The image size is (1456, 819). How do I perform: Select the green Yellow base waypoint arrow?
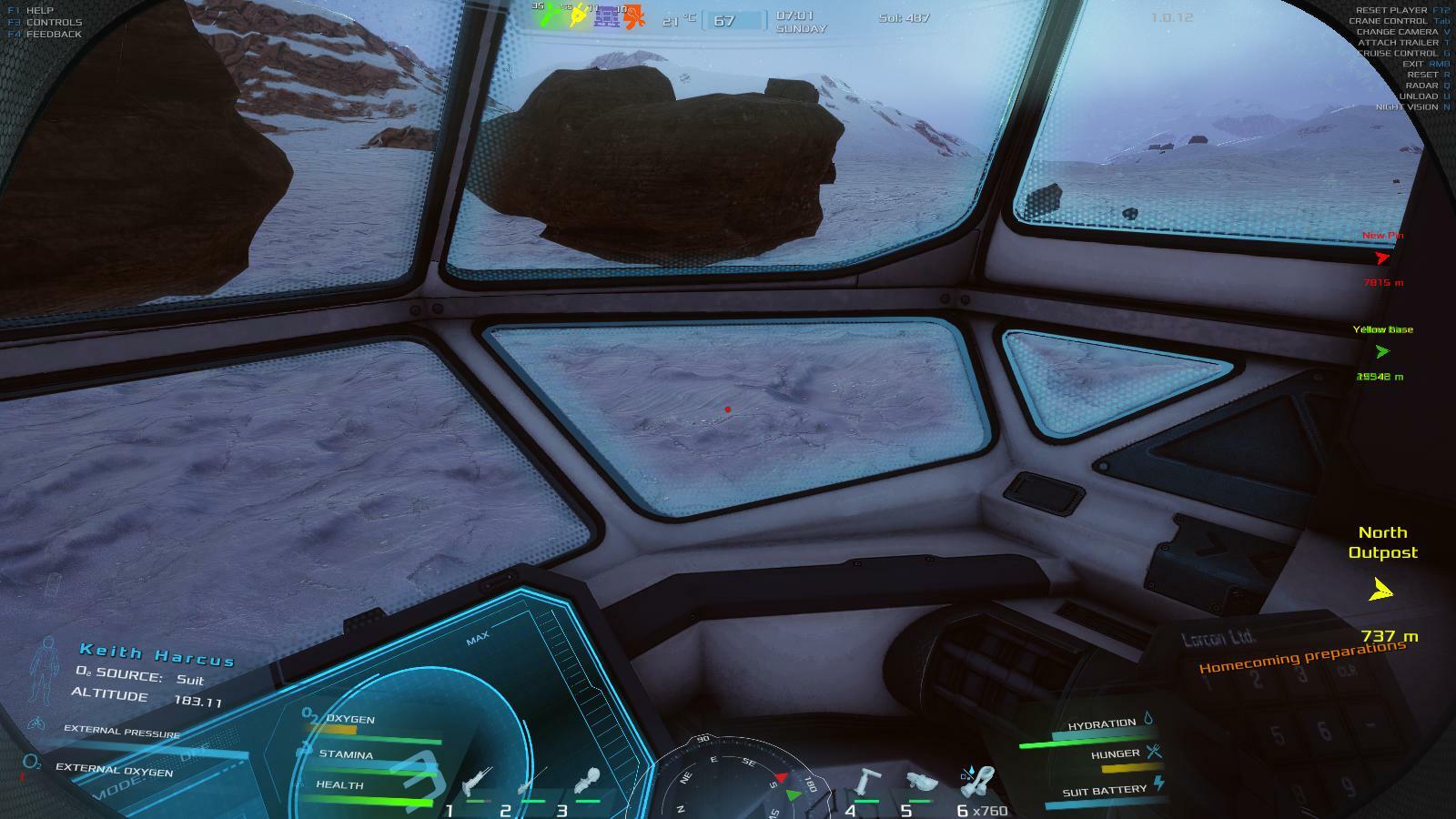click(1382, 352)
